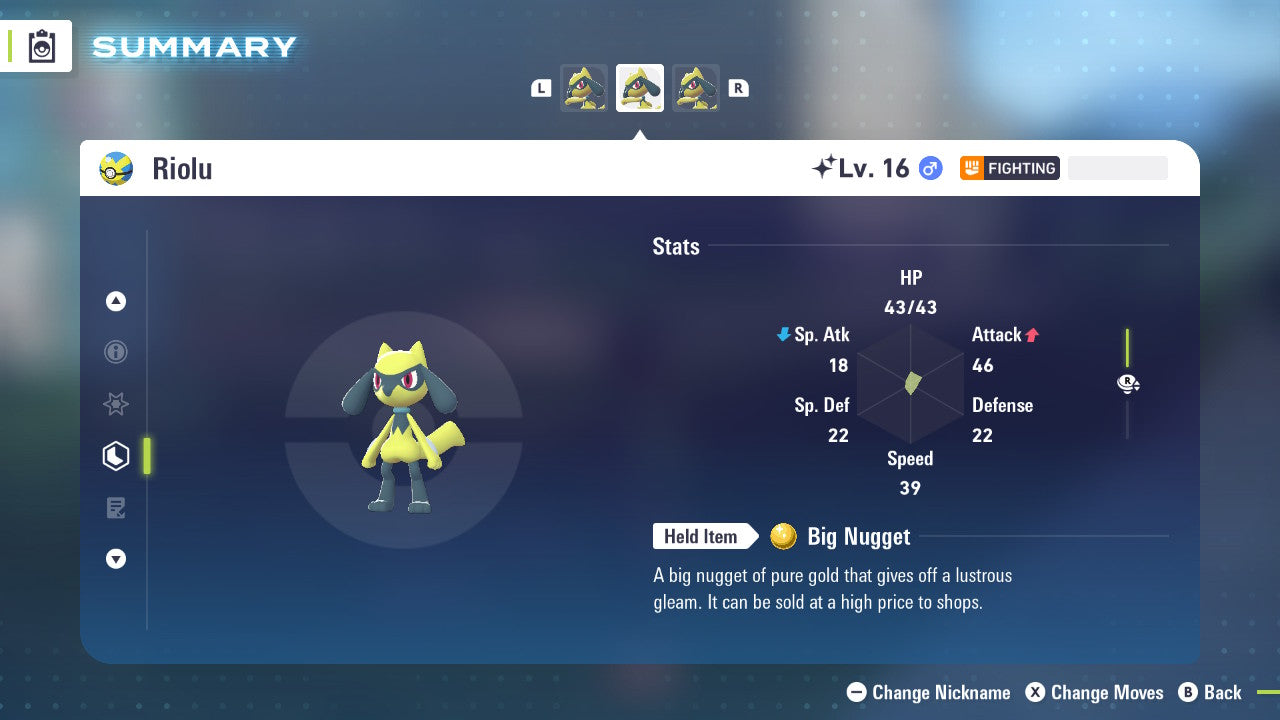Open the Stats hexagon sidebar page
Screen dimensions: 1280x720
point(116,455)
